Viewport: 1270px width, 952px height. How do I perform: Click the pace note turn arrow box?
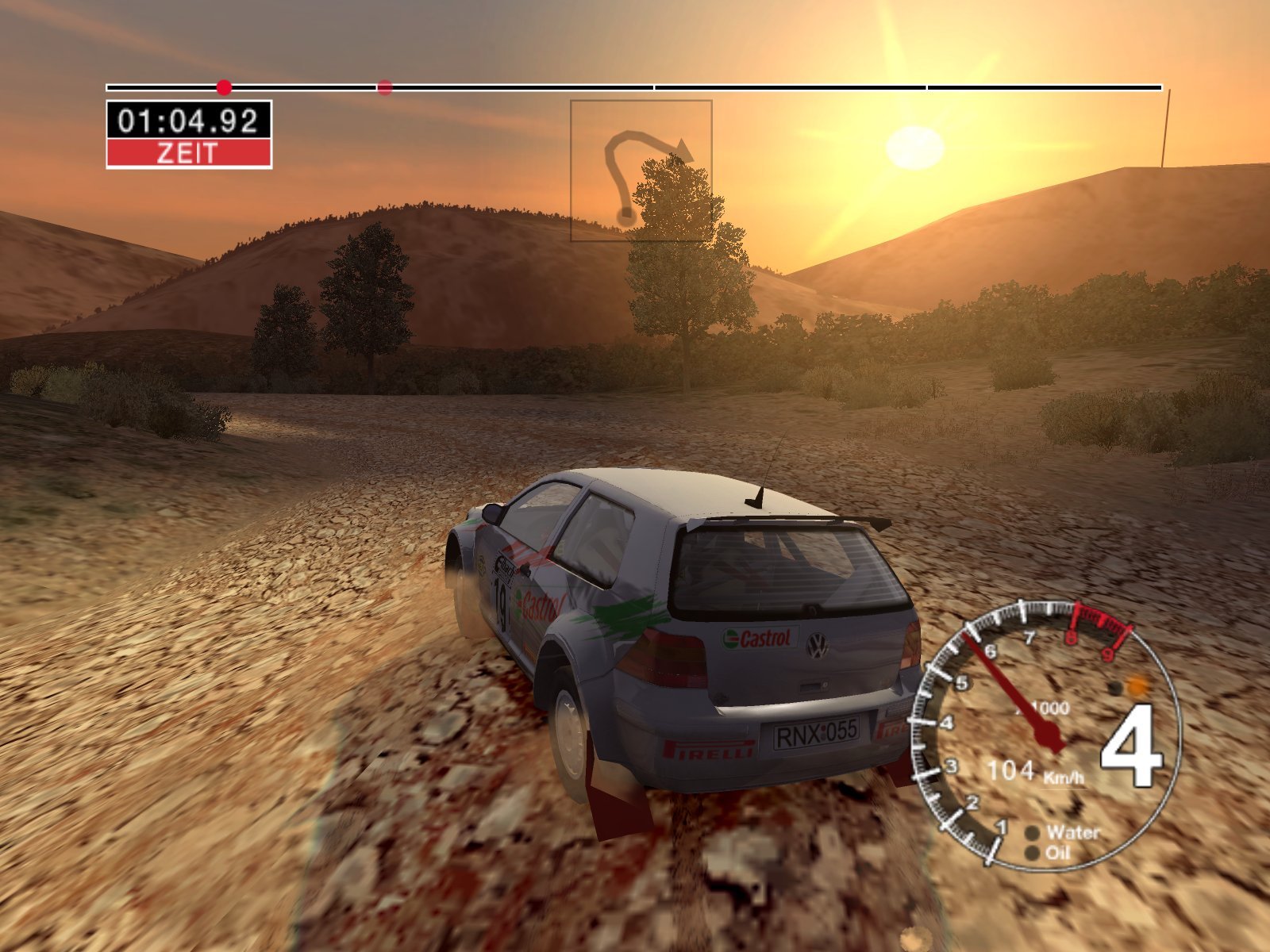click(641, 170)
